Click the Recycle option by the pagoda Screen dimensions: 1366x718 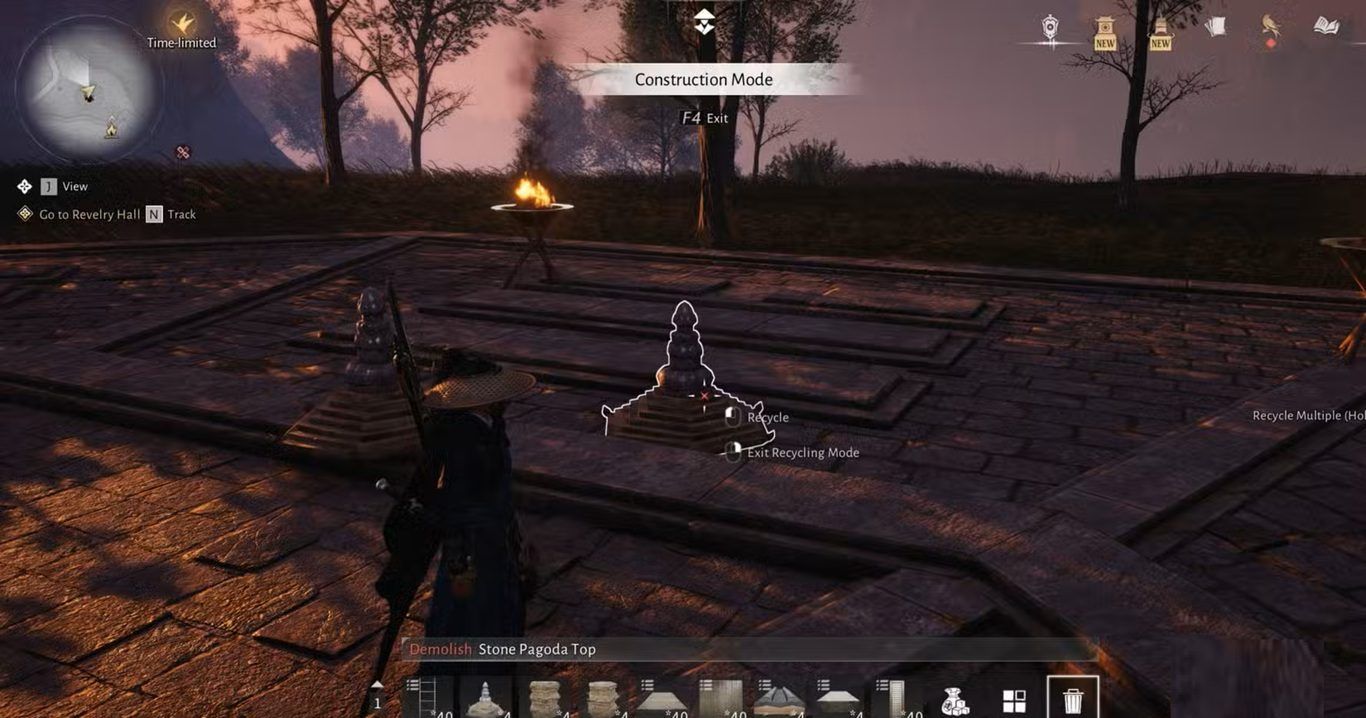[x=767, y=417]
